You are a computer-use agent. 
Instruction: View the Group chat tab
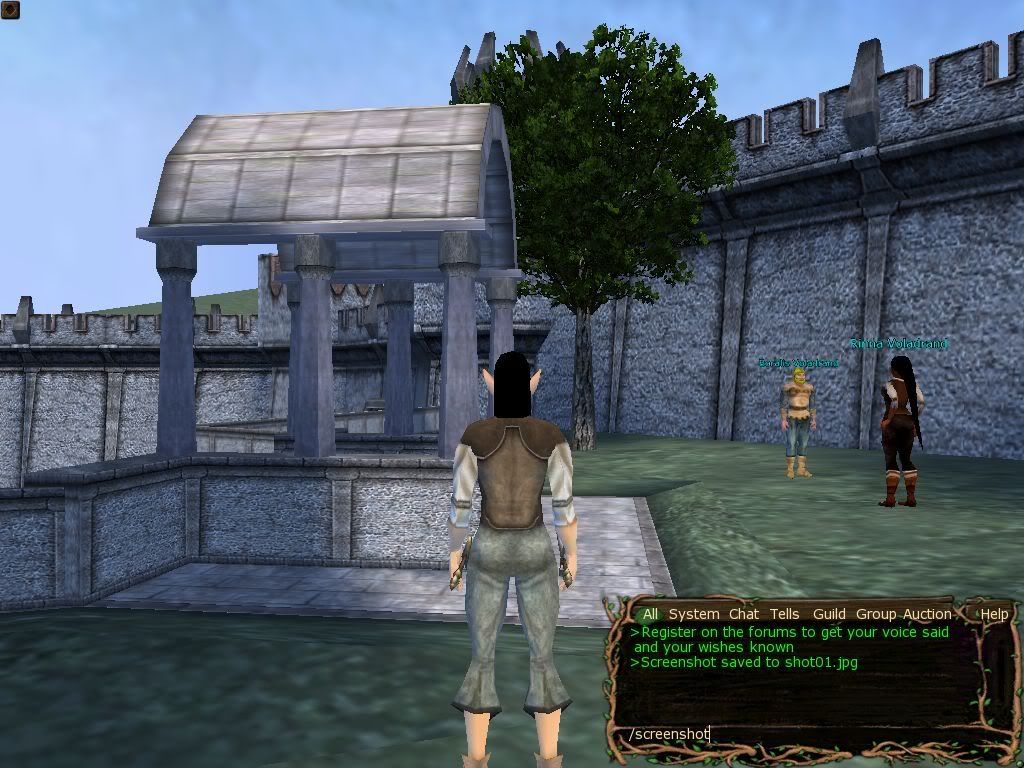876,614
